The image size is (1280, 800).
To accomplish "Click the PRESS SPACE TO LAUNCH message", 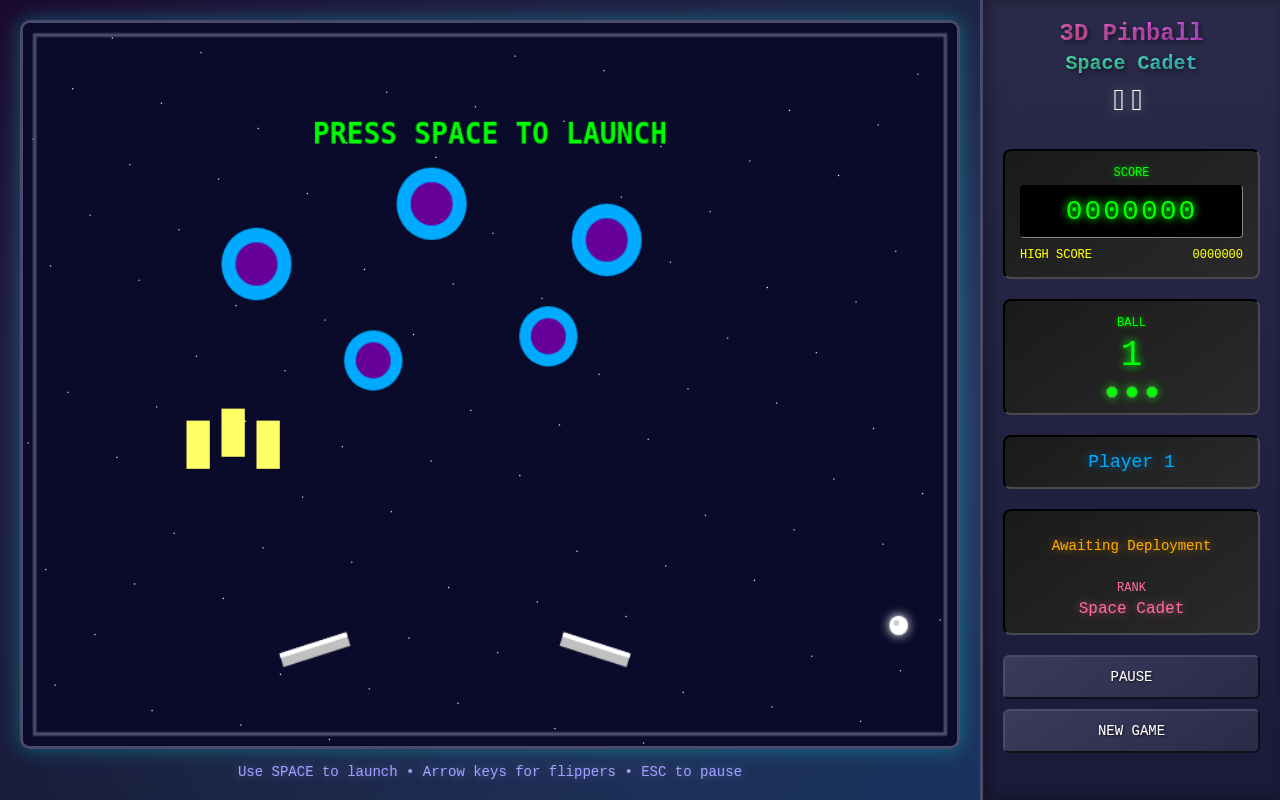I will 490,133.
